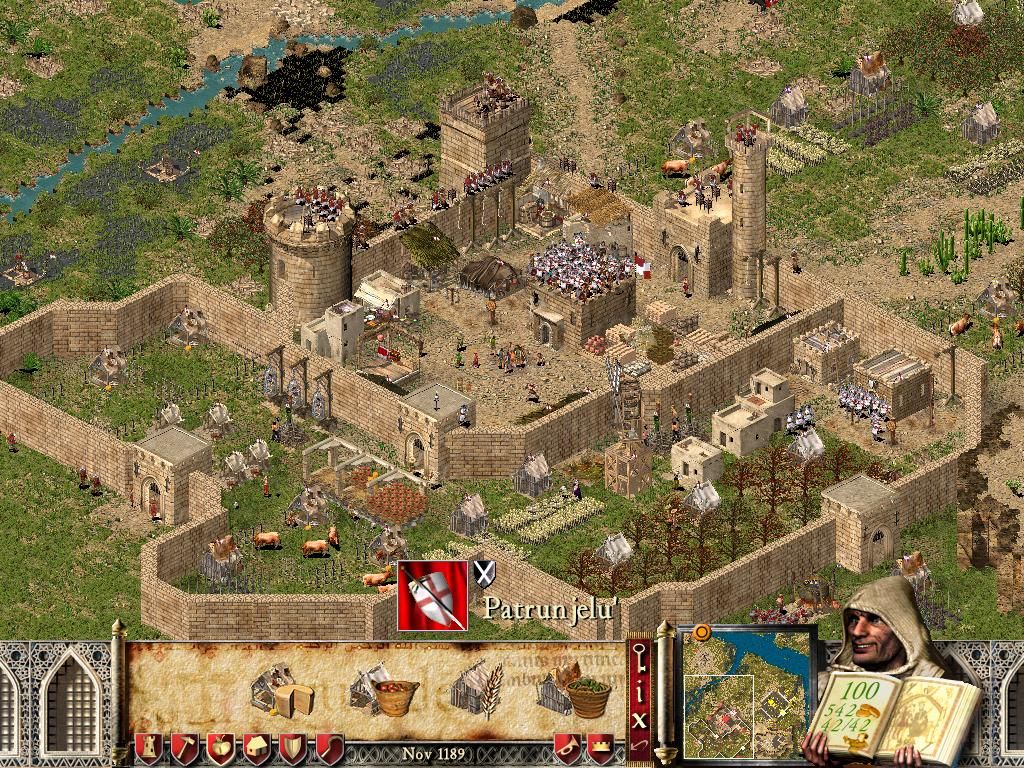Click the orange minimap zoom button
This screenshot has height=768, width=1024.
click(x=701, y=632)
